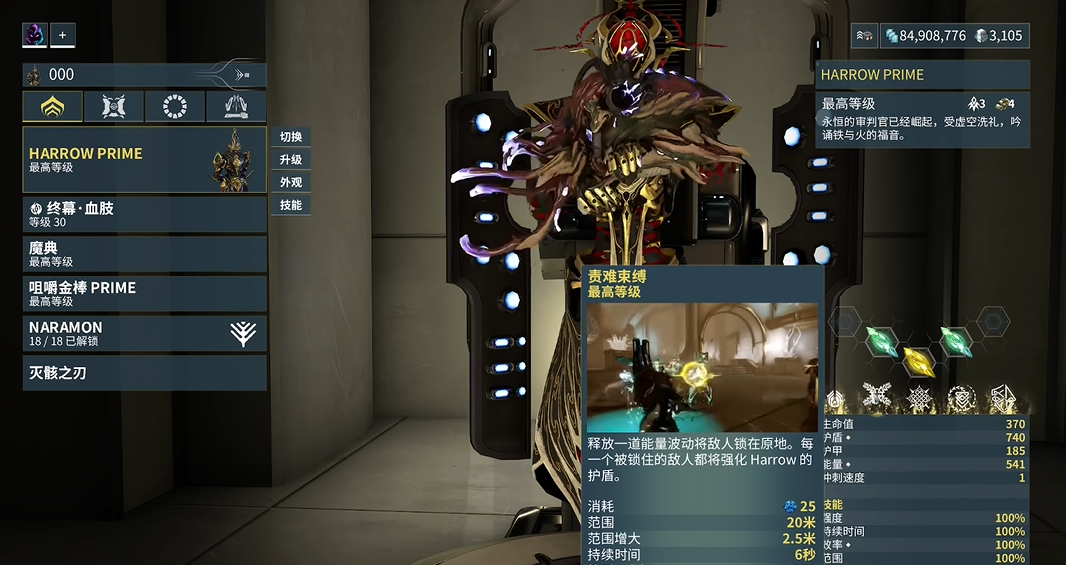Select the 魔典 secondary weapon slot
1066x565 pixels.
[x=144, y=254]
